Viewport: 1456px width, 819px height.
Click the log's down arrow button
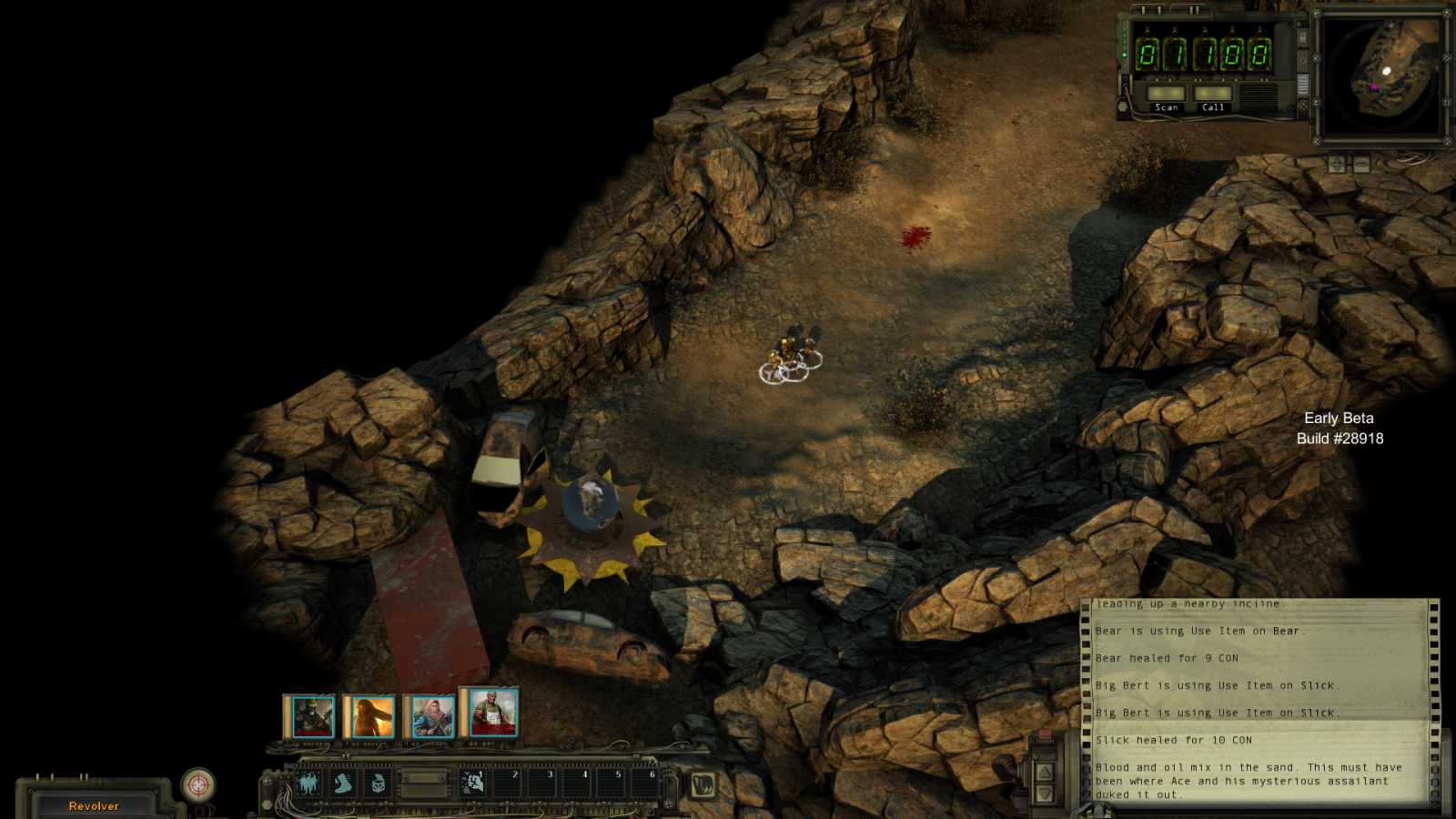point(1045,794)
